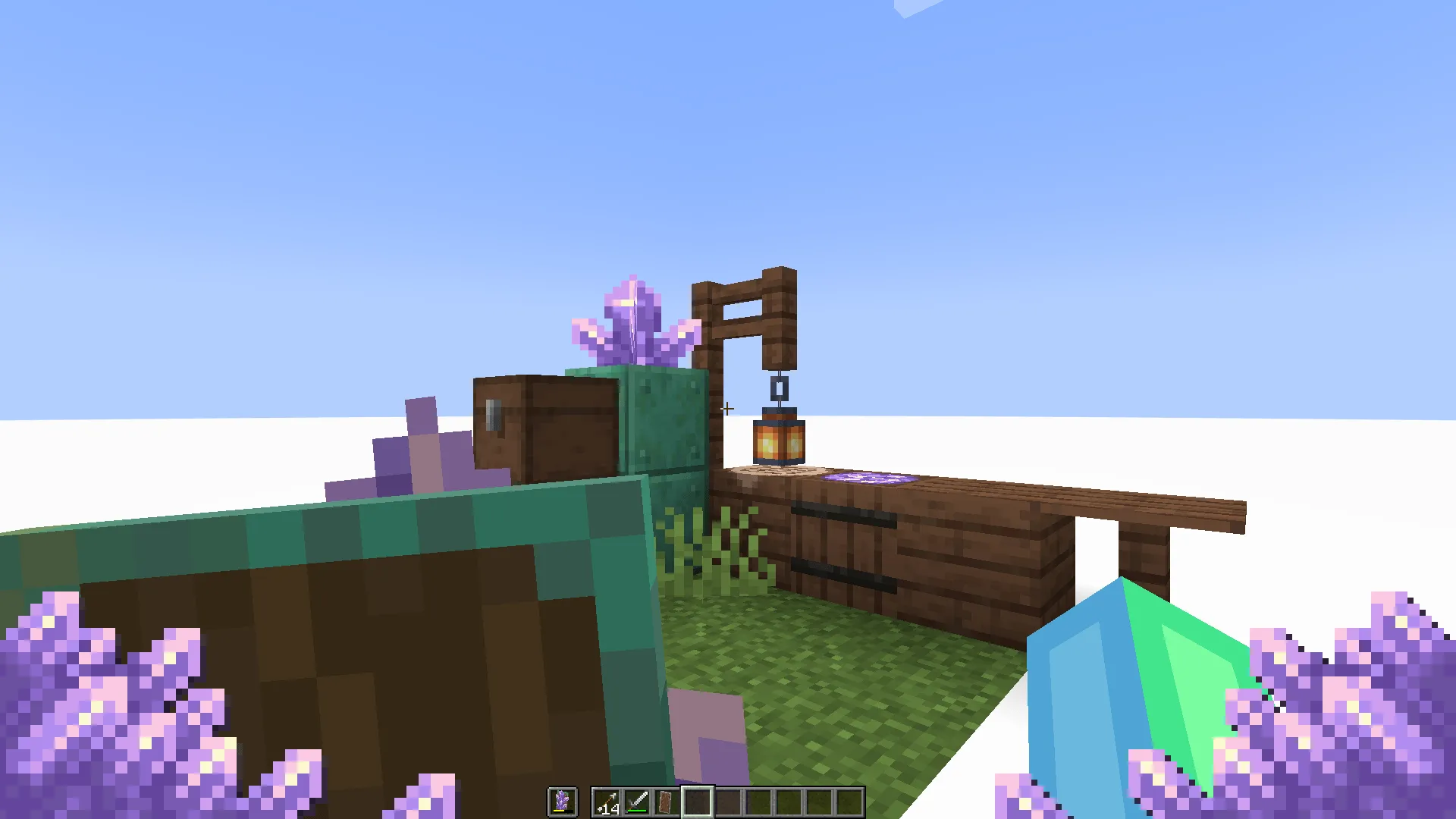Select the iron sword in the hotbar

(637, 800)
